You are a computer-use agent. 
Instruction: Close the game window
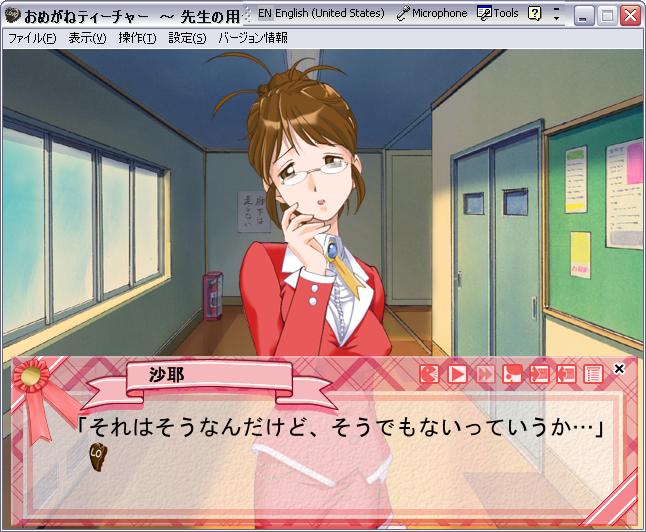tap(630, 15)
